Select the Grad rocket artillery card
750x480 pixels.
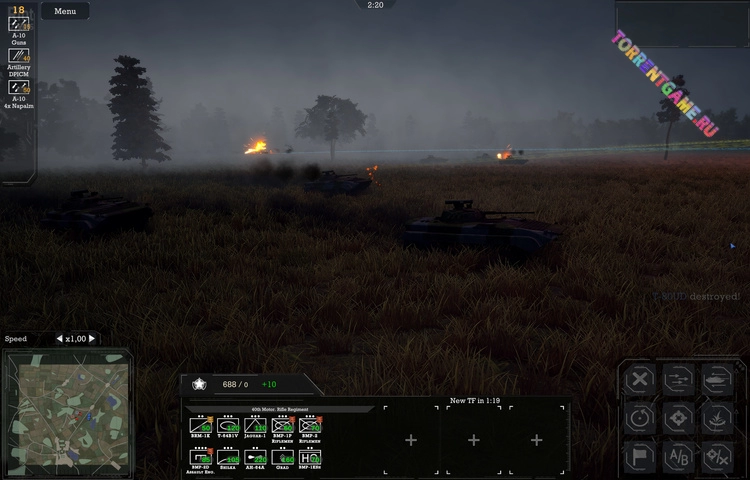coord(282,457)
